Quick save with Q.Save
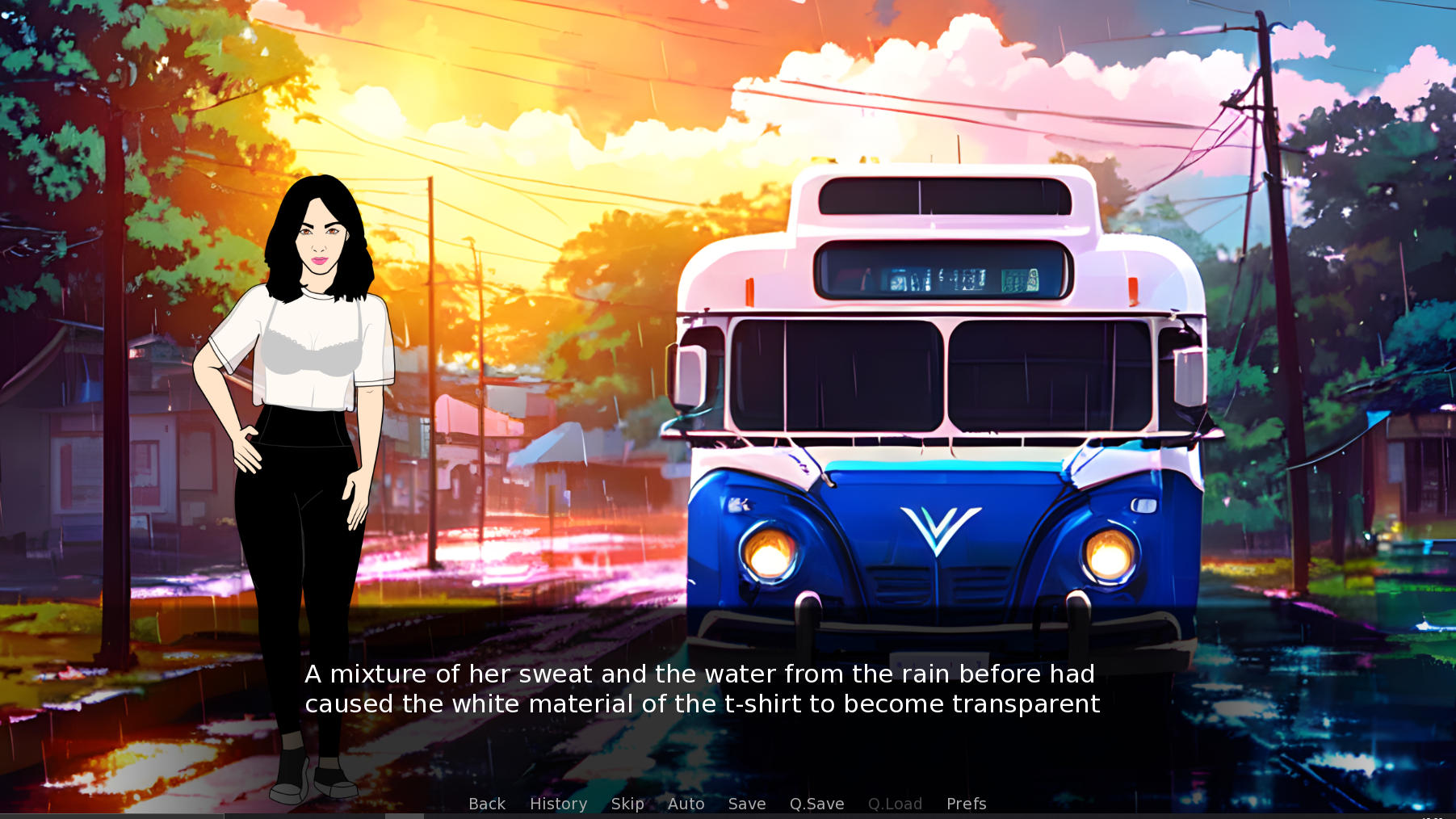The height and width of the screenshot is (819, 1456). [x=816, y=804]
